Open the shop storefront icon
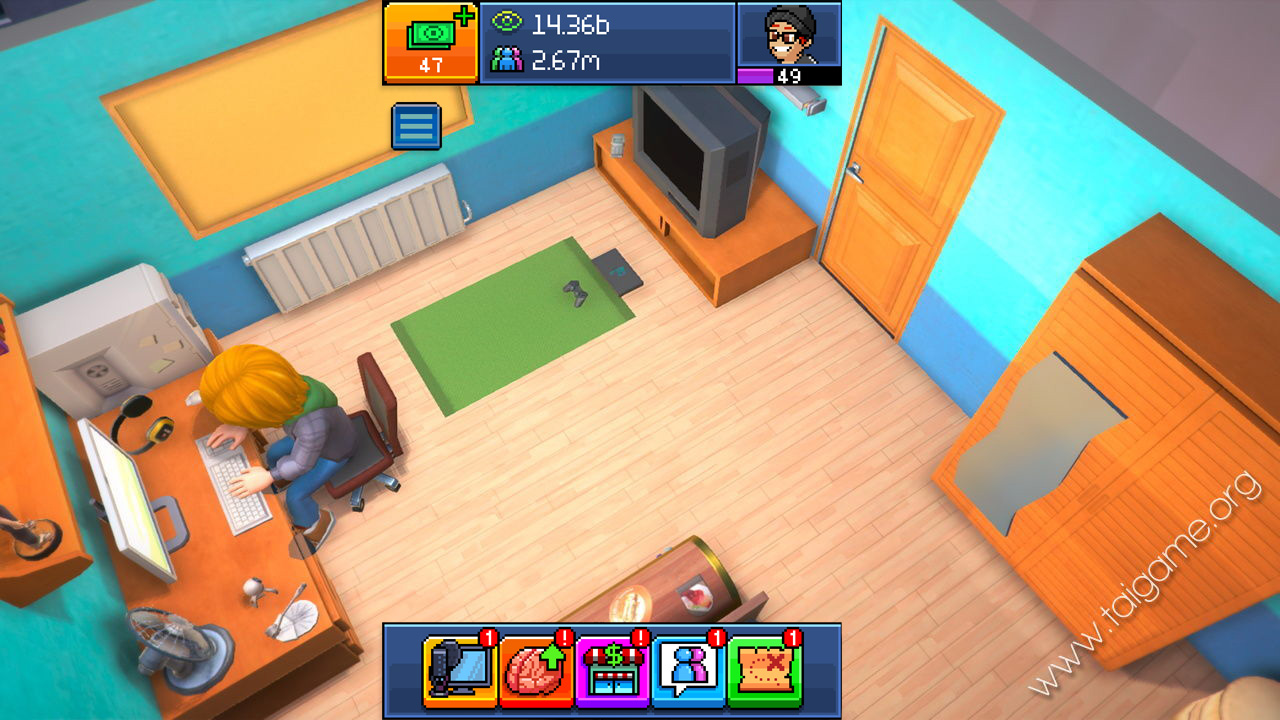 click(x=612, y=670)
